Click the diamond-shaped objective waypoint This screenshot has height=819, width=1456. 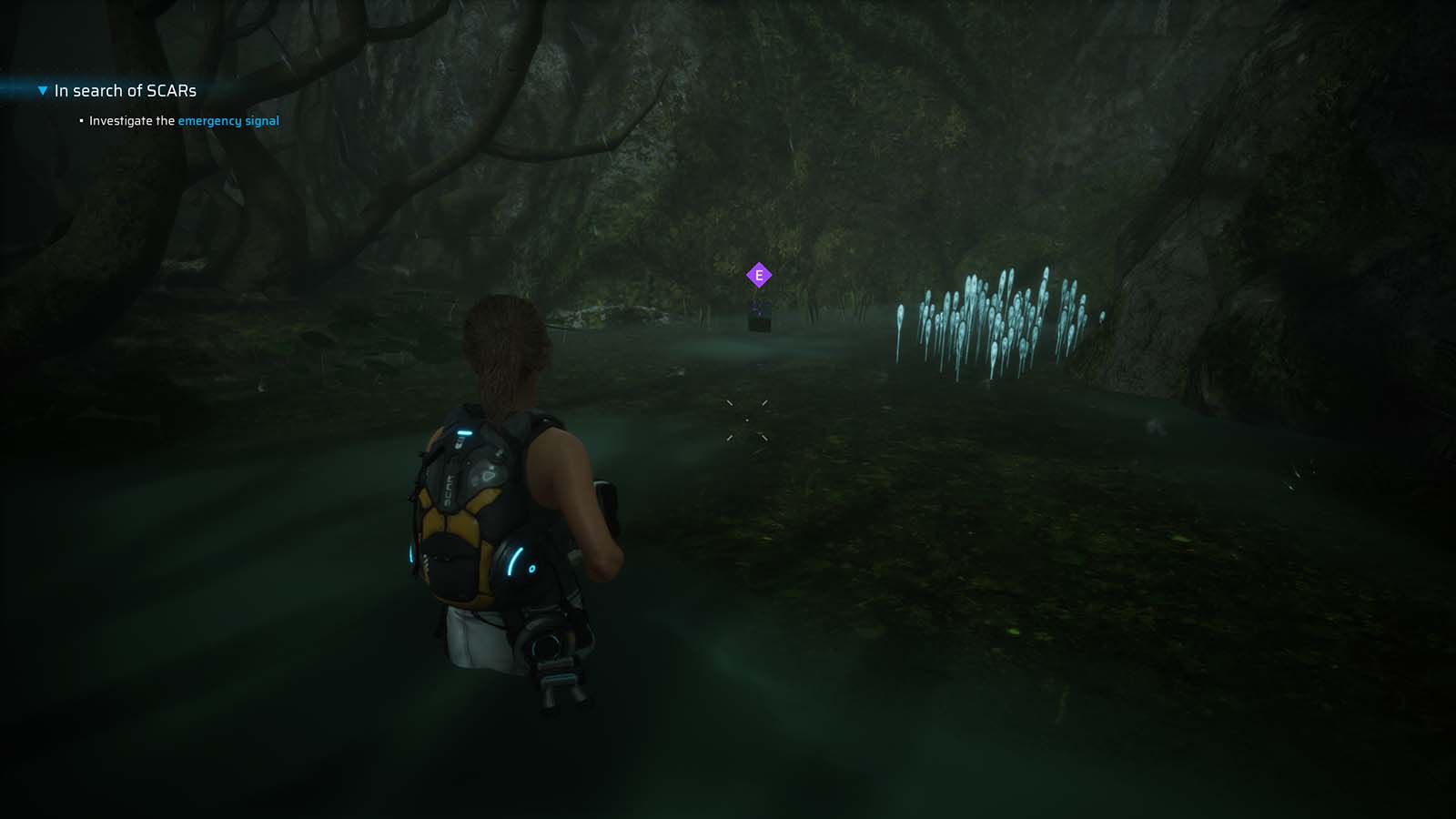pos(757,273)
